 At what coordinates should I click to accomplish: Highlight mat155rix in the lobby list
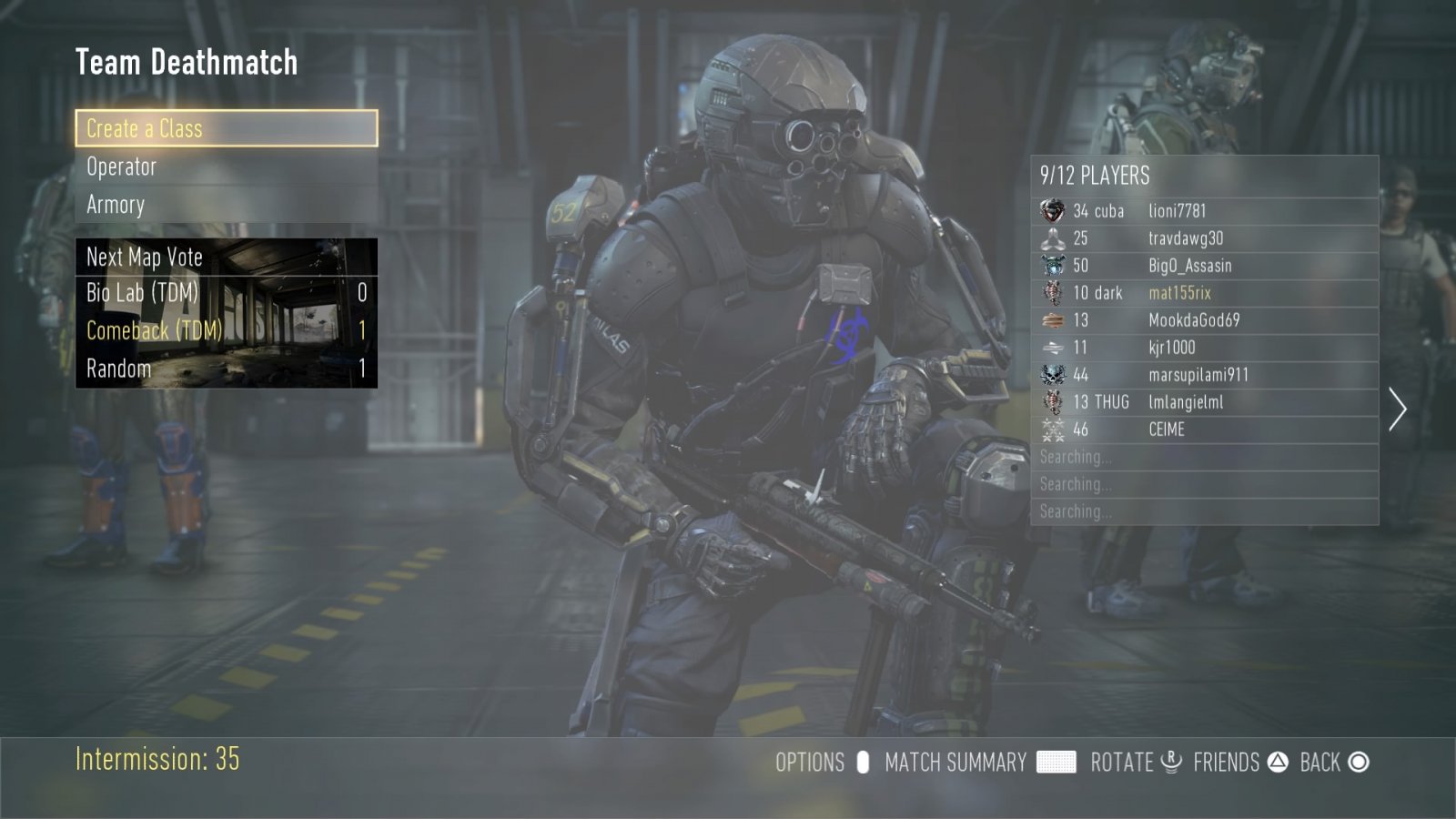click(1204, 293)
